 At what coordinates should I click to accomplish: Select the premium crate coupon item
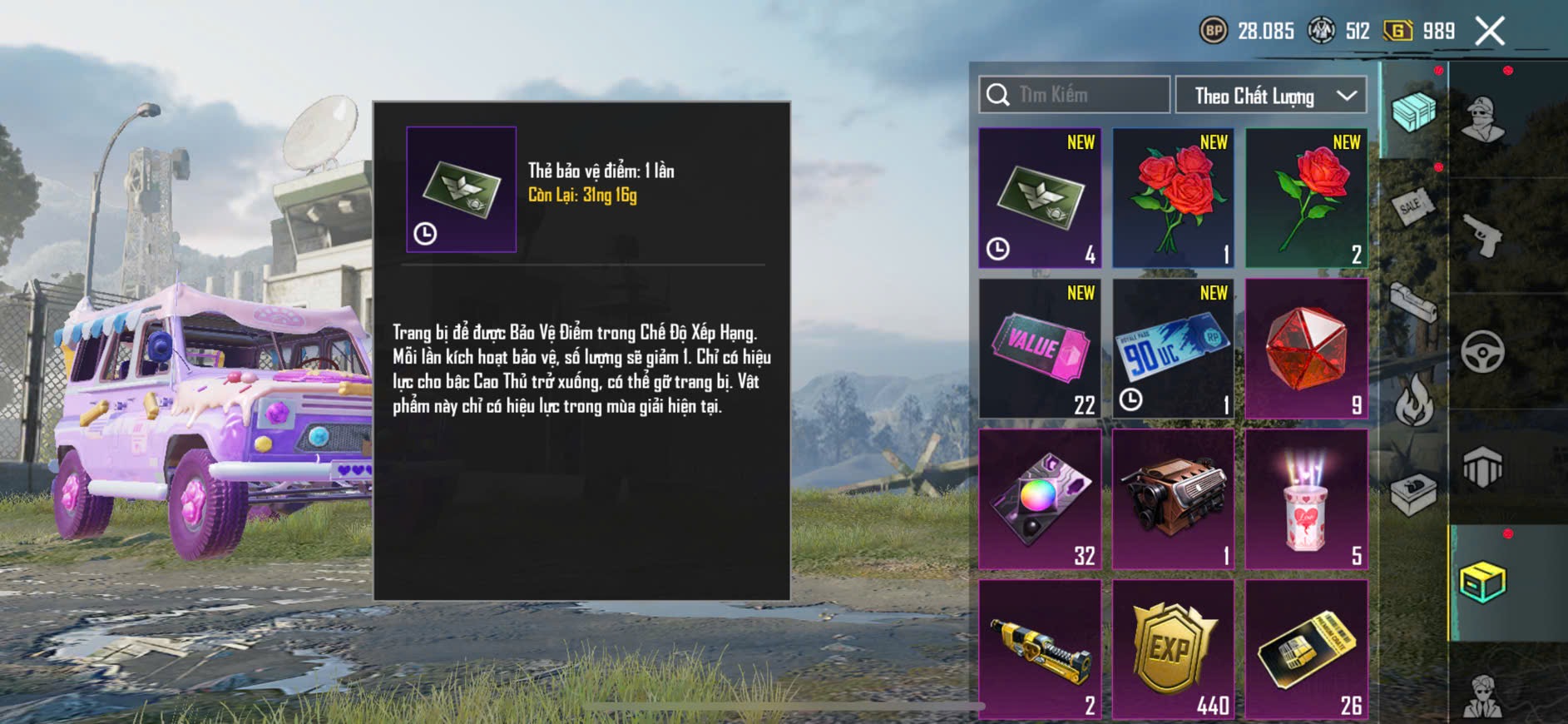1306,650
